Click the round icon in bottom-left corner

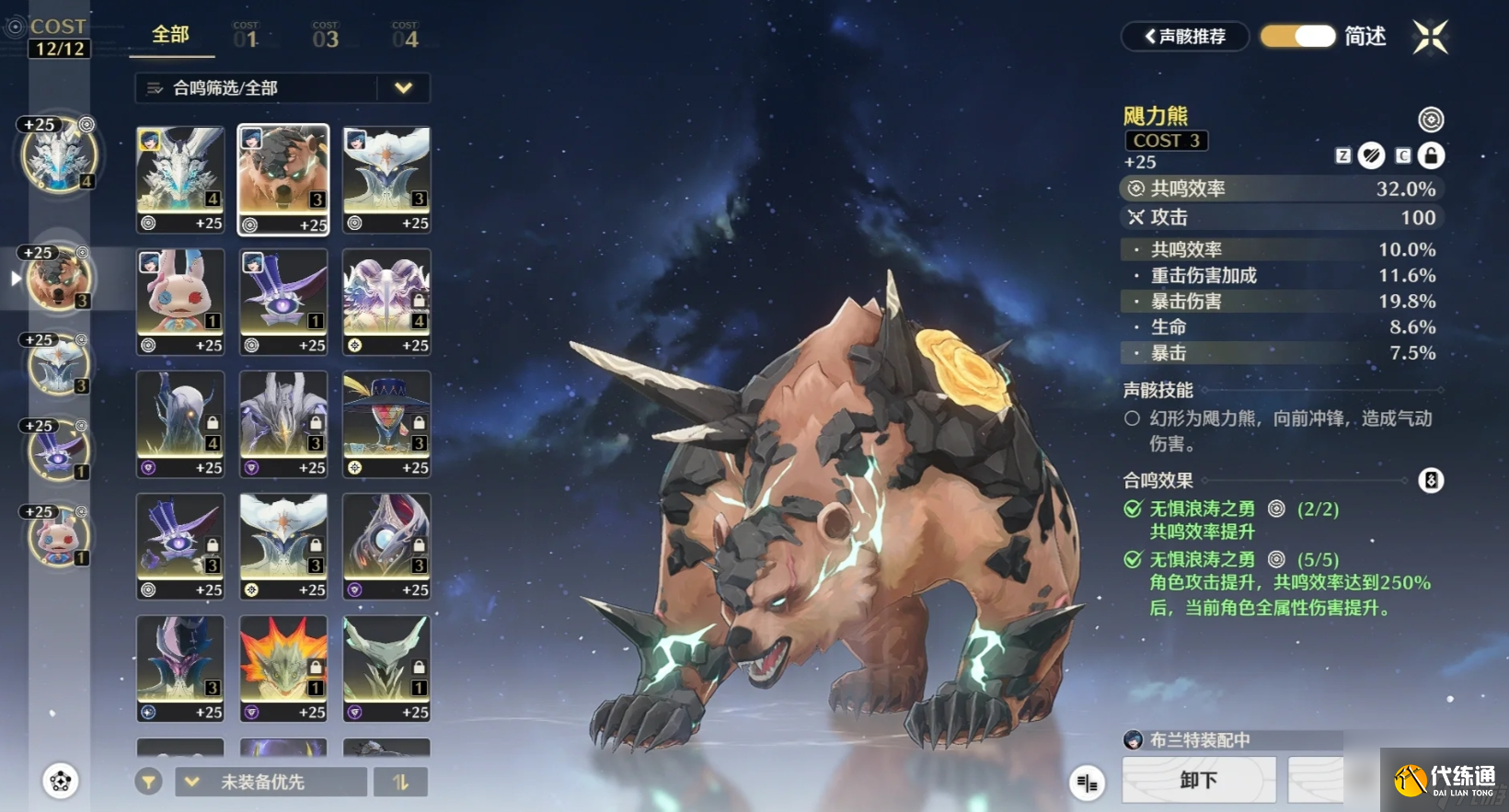click(61, 782)
